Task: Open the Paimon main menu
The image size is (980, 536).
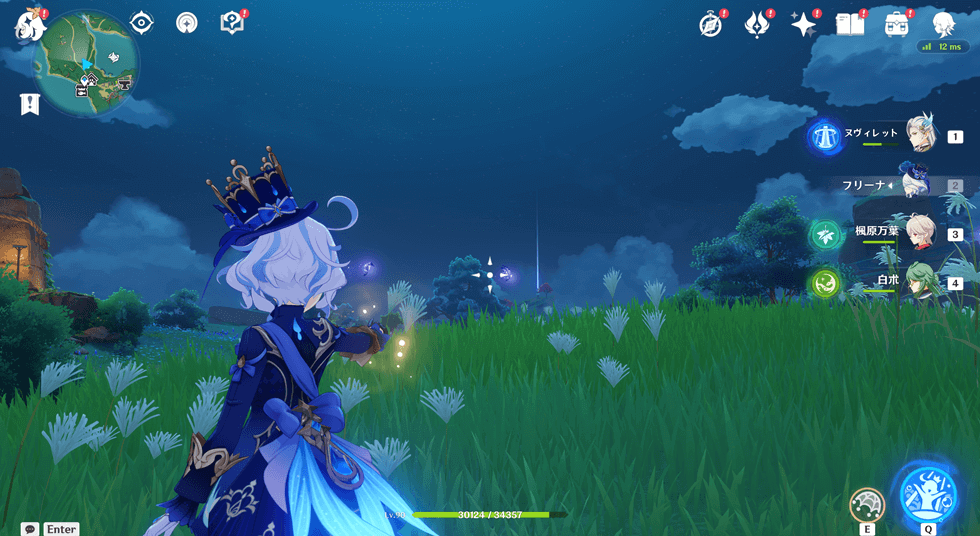Action: pos(28,24)
